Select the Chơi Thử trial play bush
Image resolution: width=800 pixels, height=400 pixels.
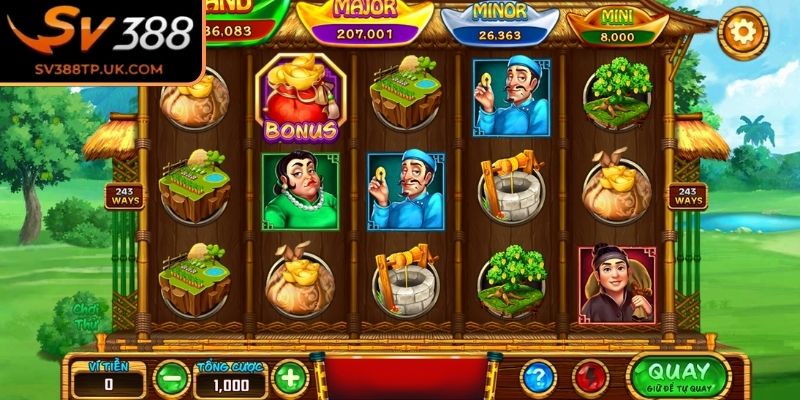(84, 316)
